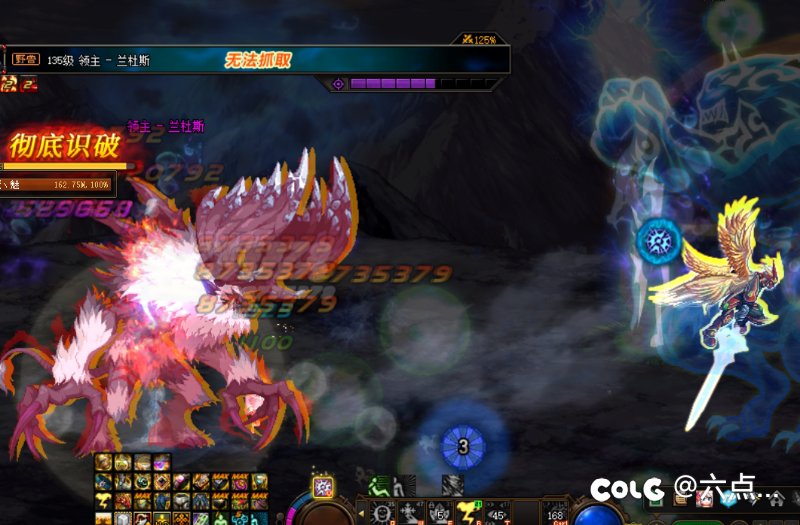Activate the snowflake skill slot

coord(409,514)
